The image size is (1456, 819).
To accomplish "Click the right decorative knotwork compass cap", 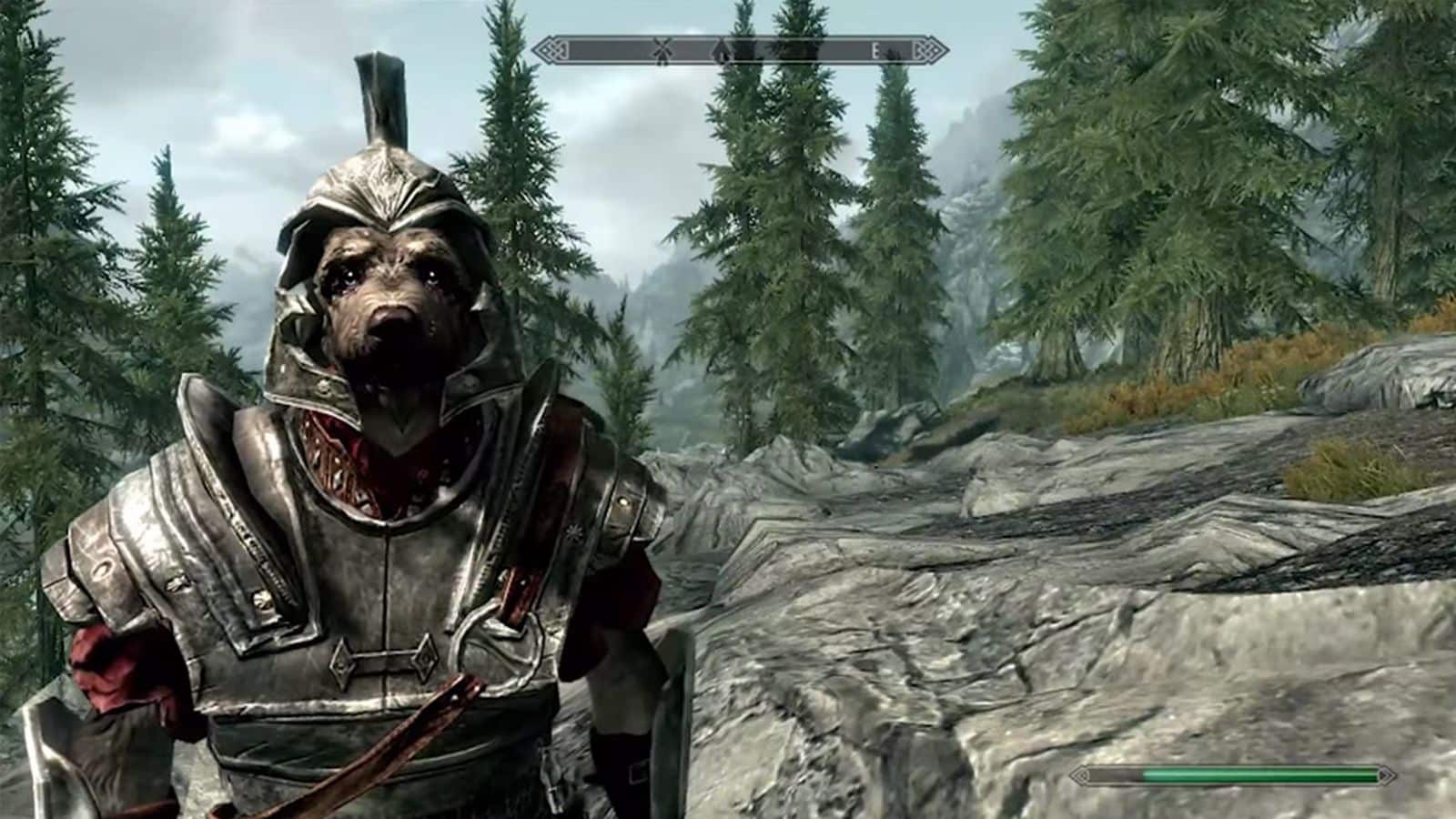I will 926,49.
